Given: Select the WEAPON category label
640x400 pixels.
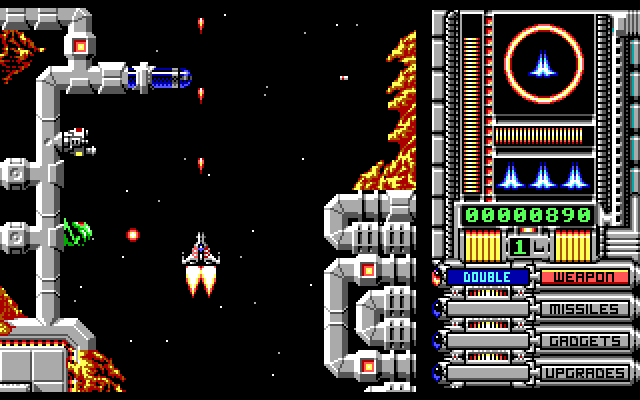Looking at the screenshot, I should (x=586, y=277).
